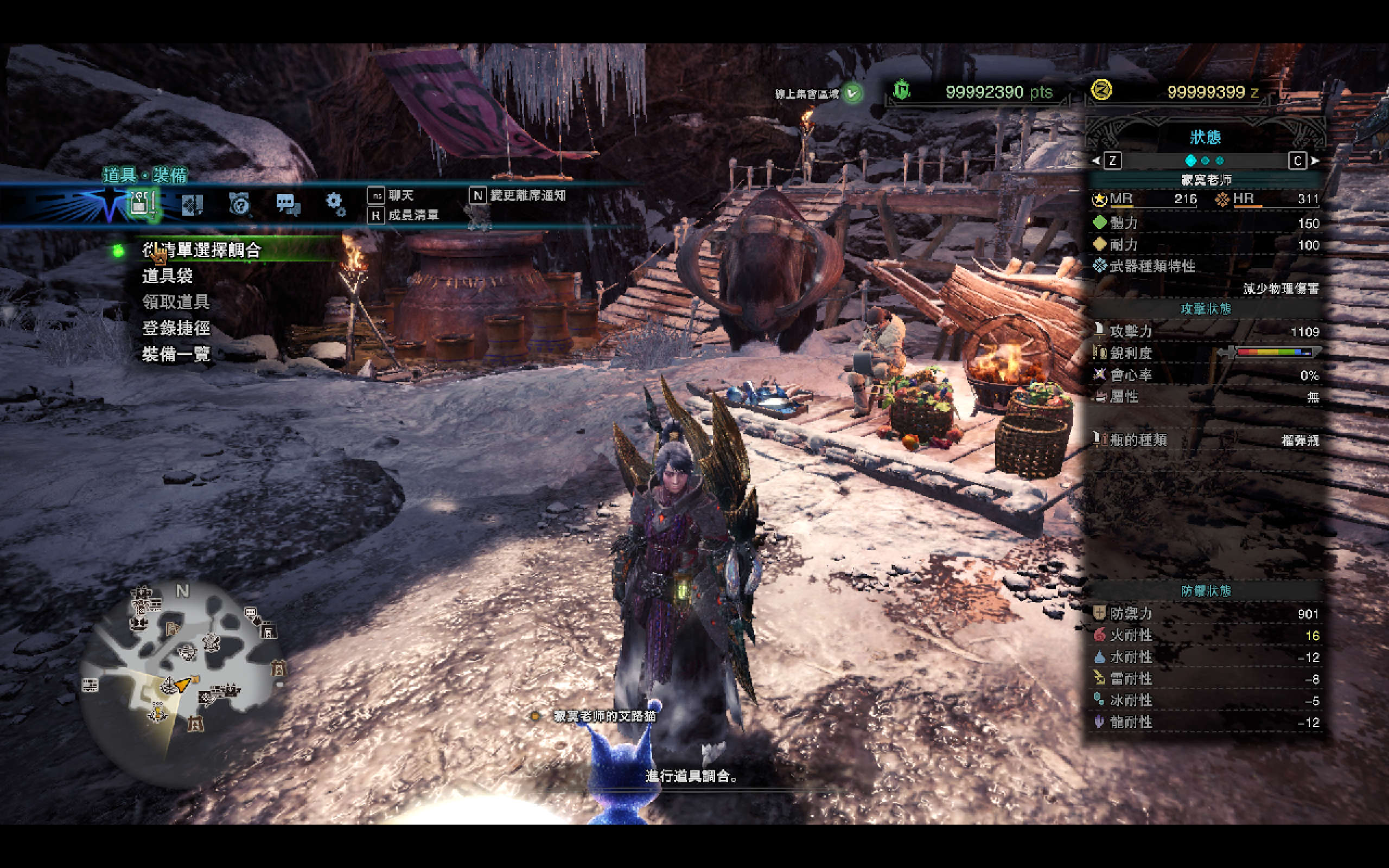Select 從清單選擇調合 crafting list entry
Screen dimensions: 1389x868
[202, 250]
